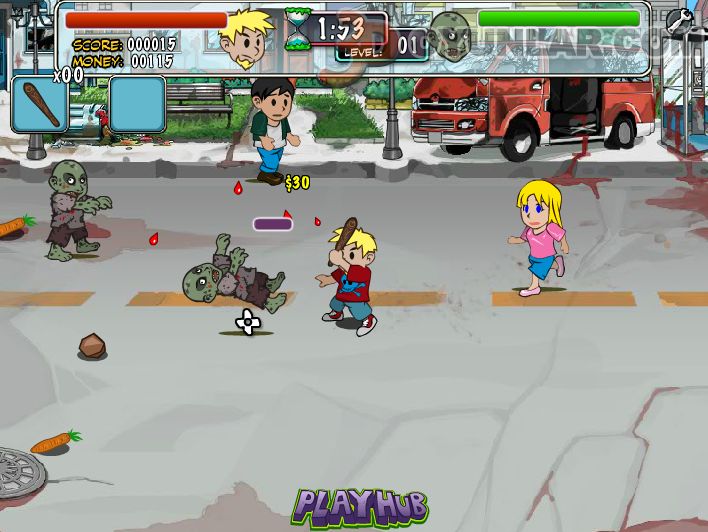This screenshot has width=708, height=532.
Task: Open settings with the wrench icon
Action: pos(679,20)
